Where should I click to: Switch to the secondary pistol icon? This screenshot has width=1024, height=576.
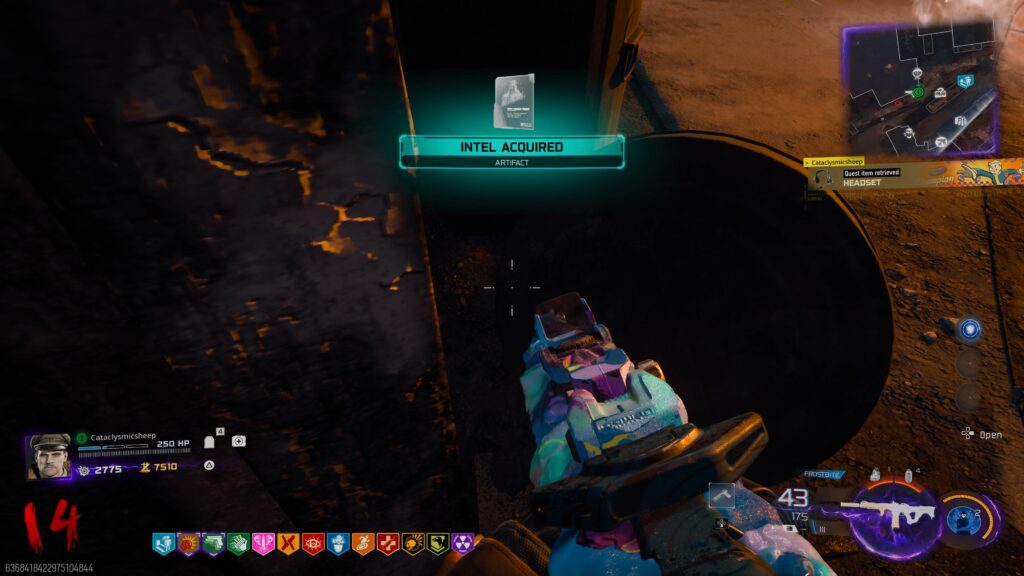pyautogui.click(x=720, y=495)
